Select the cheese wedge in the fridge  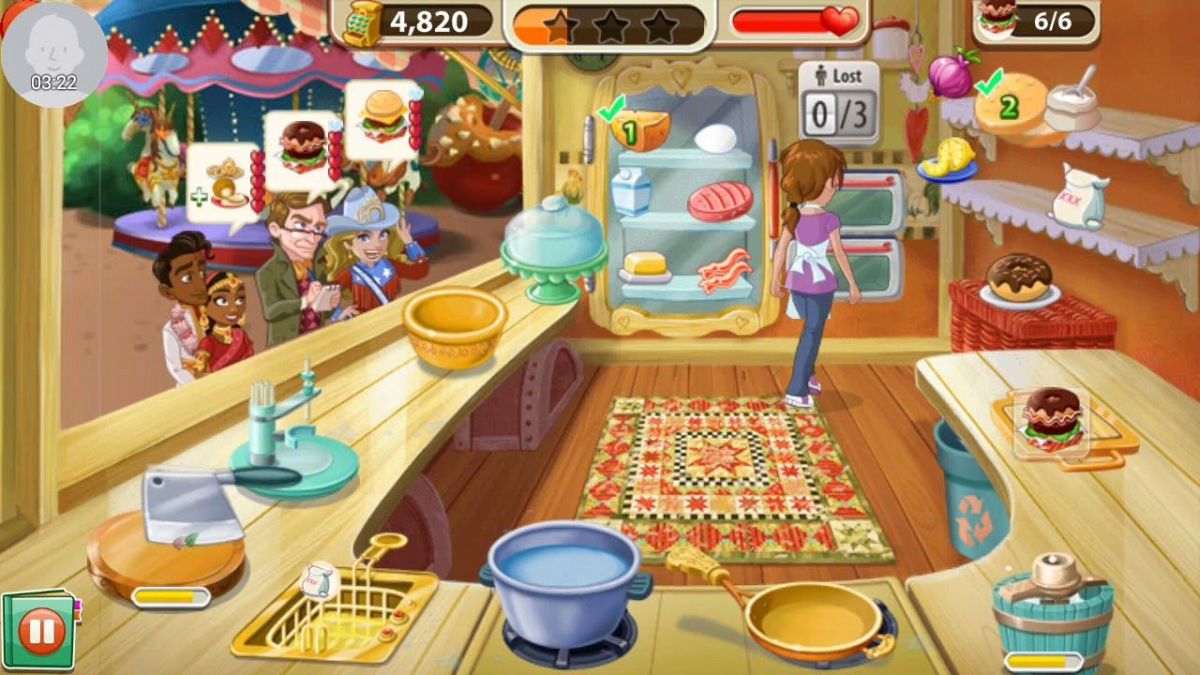pos(641,130)
